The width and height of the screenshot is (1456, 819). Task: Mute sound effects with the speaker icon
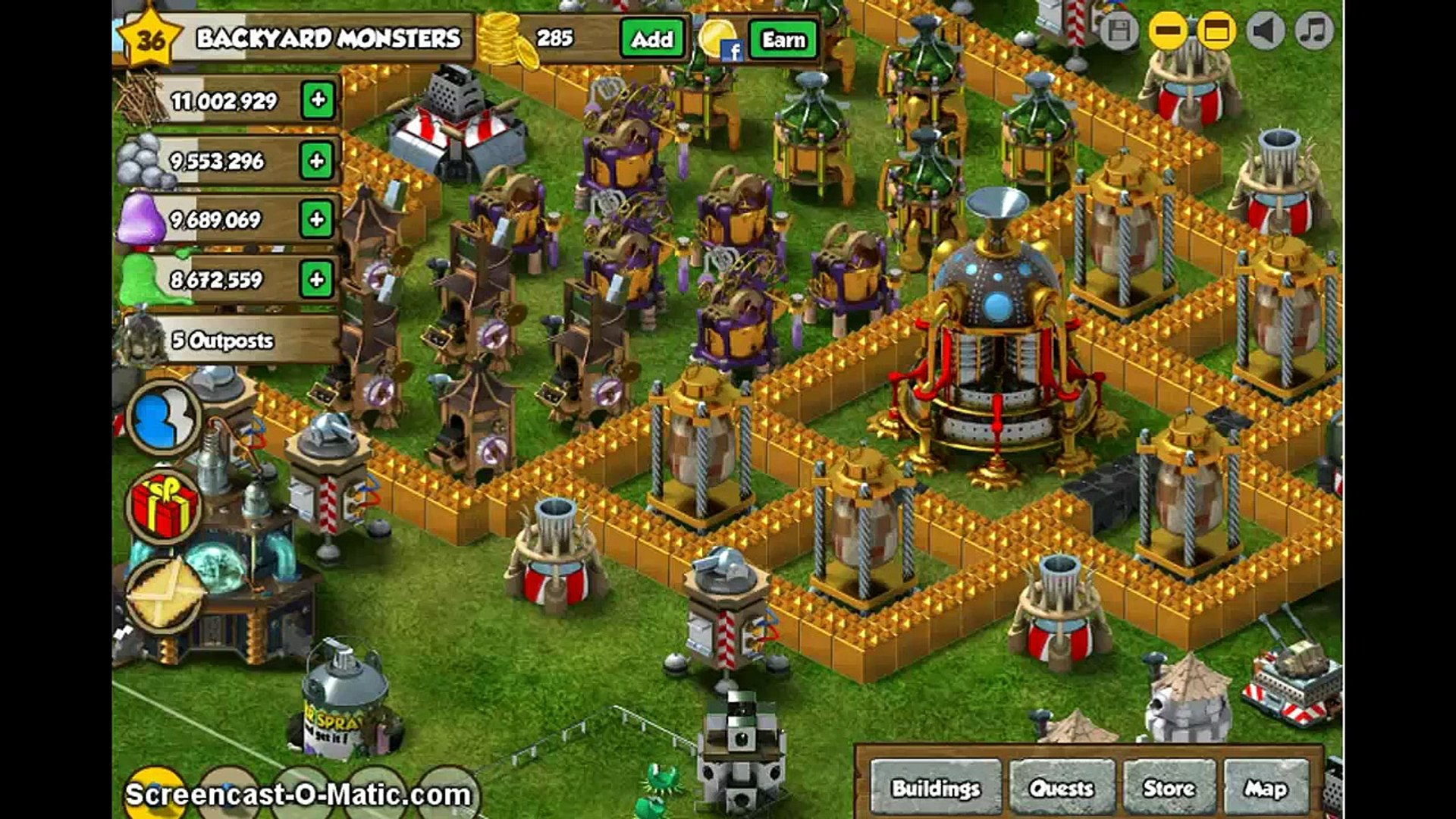coord(1265,31)
